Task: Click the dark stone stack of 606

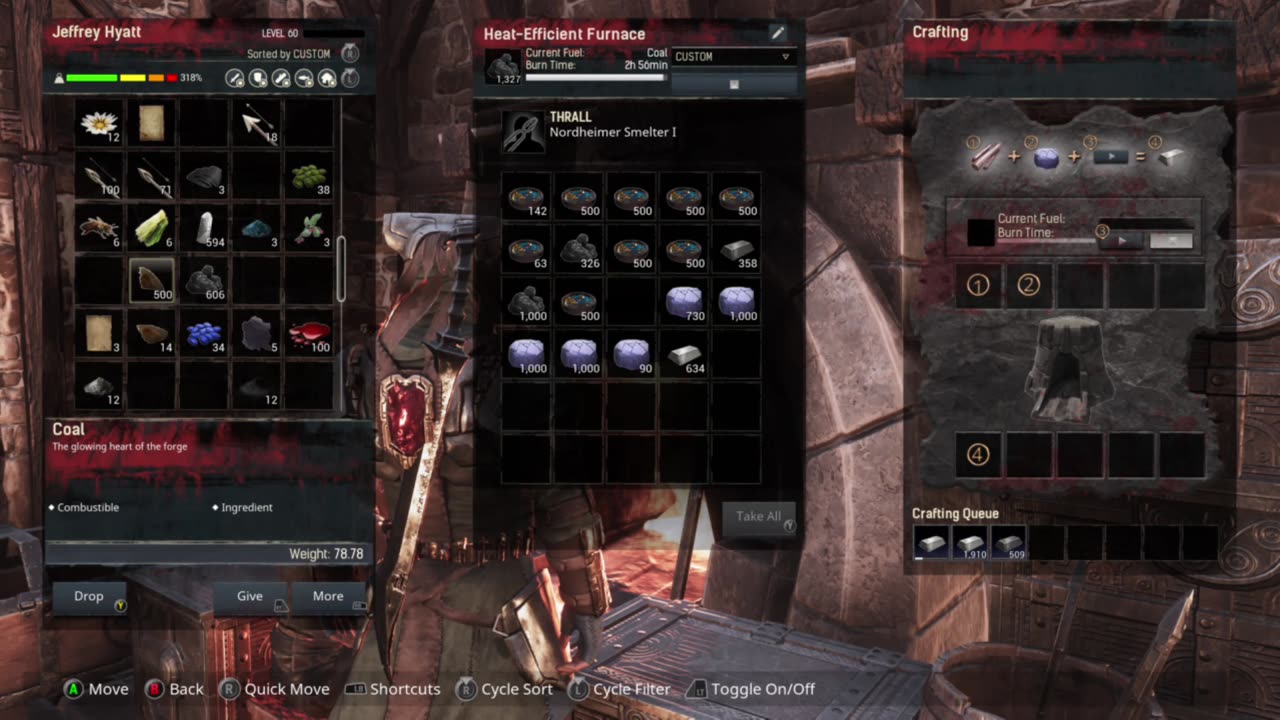Action: [x=205, y=281]
